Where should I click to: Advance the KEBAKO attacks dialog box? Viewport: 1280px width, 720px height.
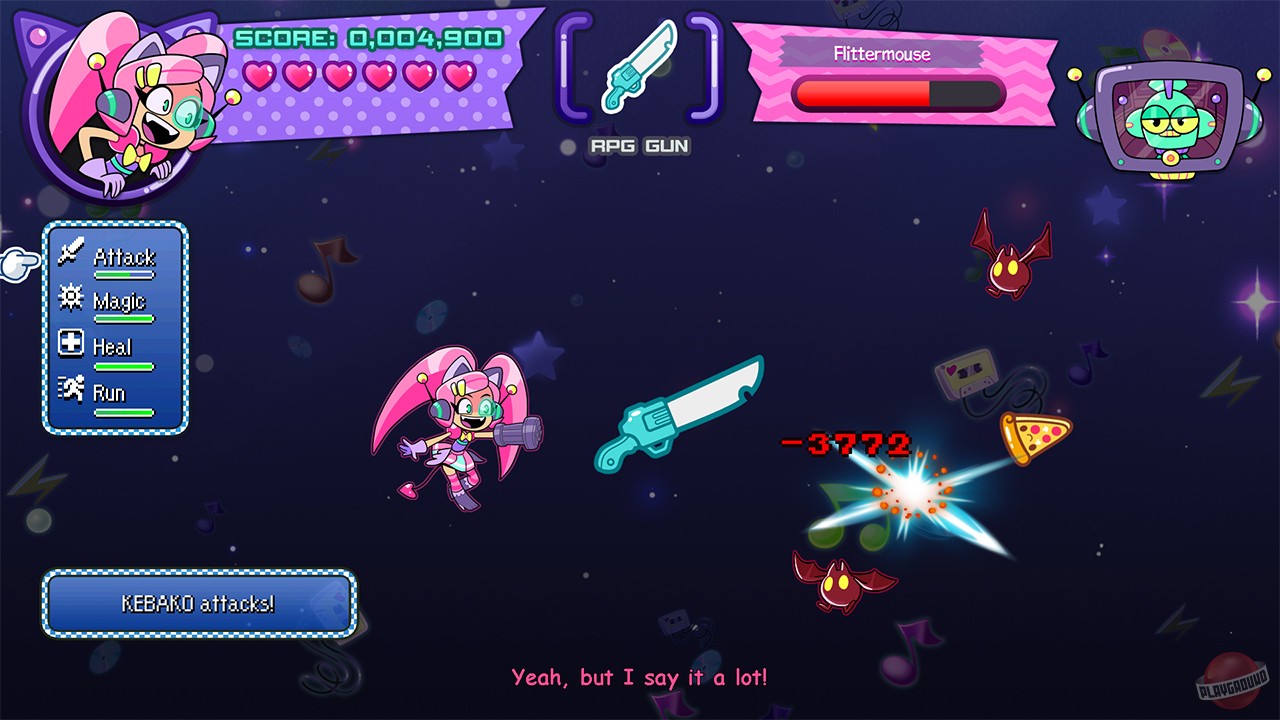tap(196, 605)
